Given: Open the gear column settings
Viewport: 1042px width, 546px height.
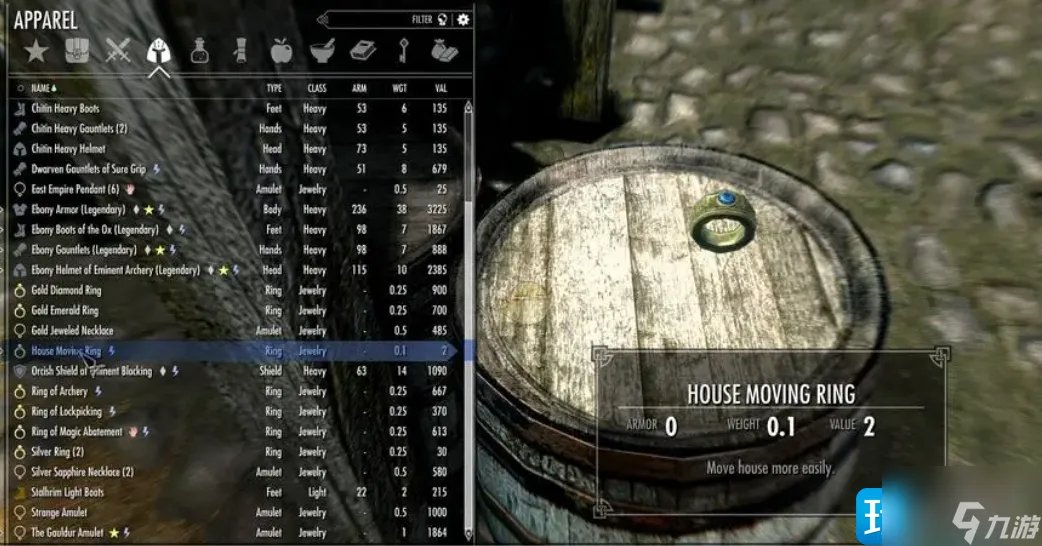Looking at the screenshot, I should (463, 19).
